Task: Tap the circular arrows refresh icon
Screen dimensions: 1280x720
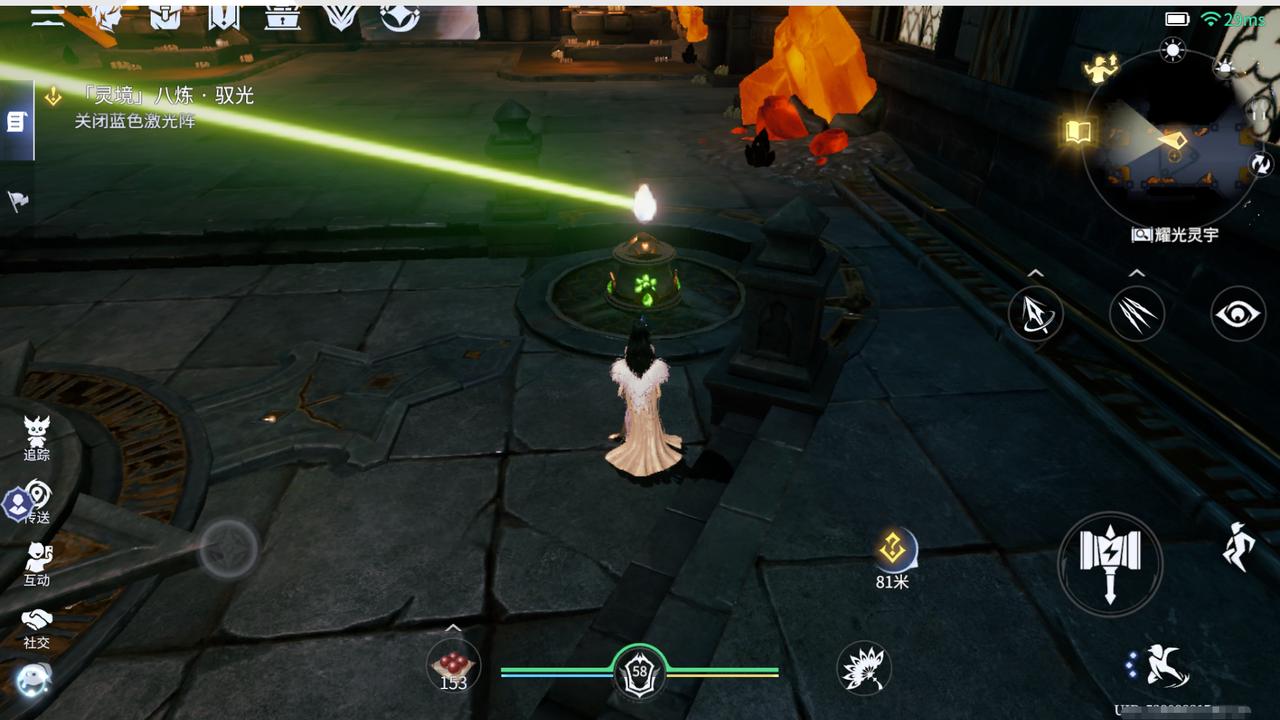Action: pos(1261,164)
